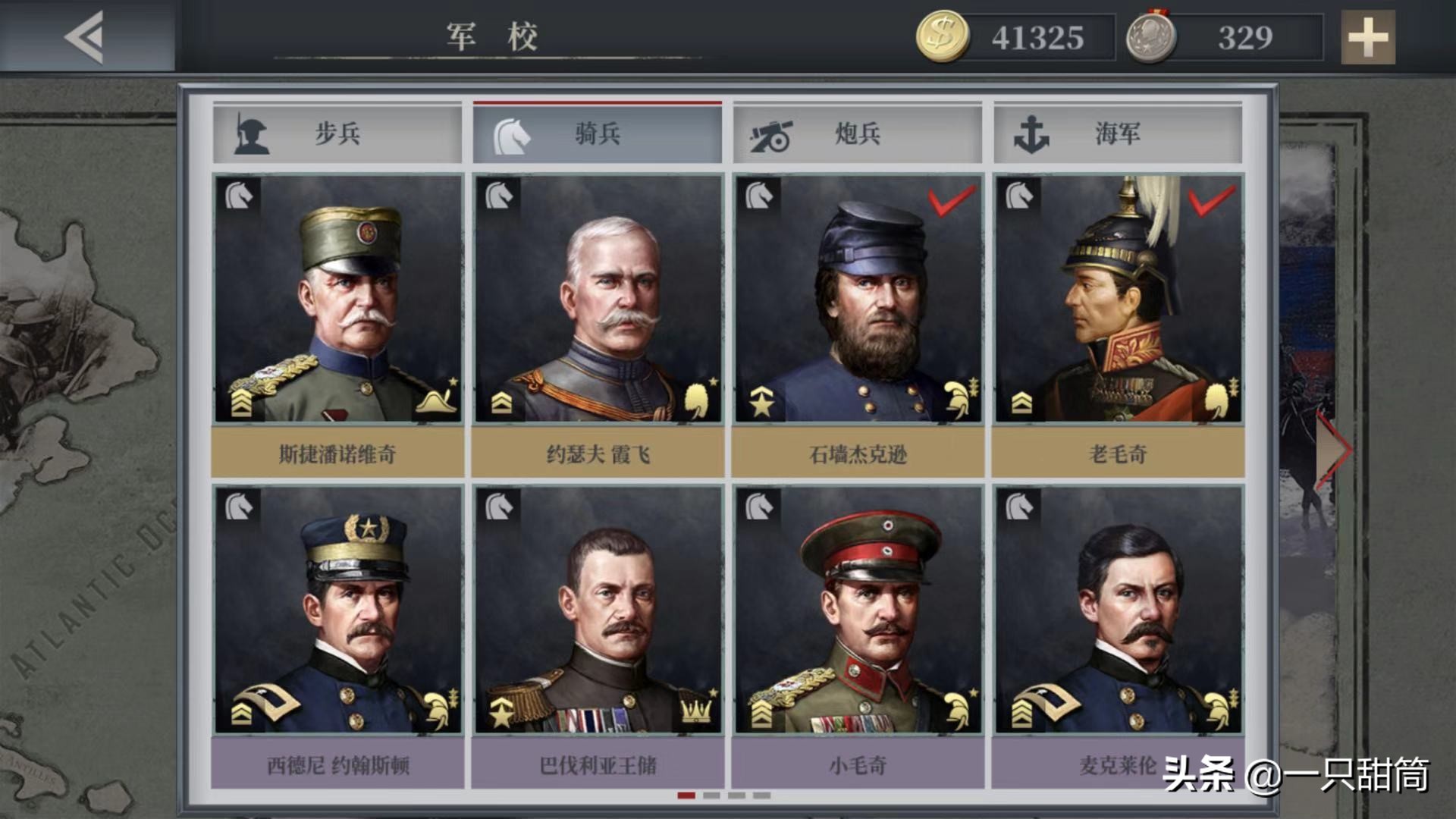Select the cannon icon on 炮兵 tab
This screenshot has width=1456, height=819.
point(770,135)
